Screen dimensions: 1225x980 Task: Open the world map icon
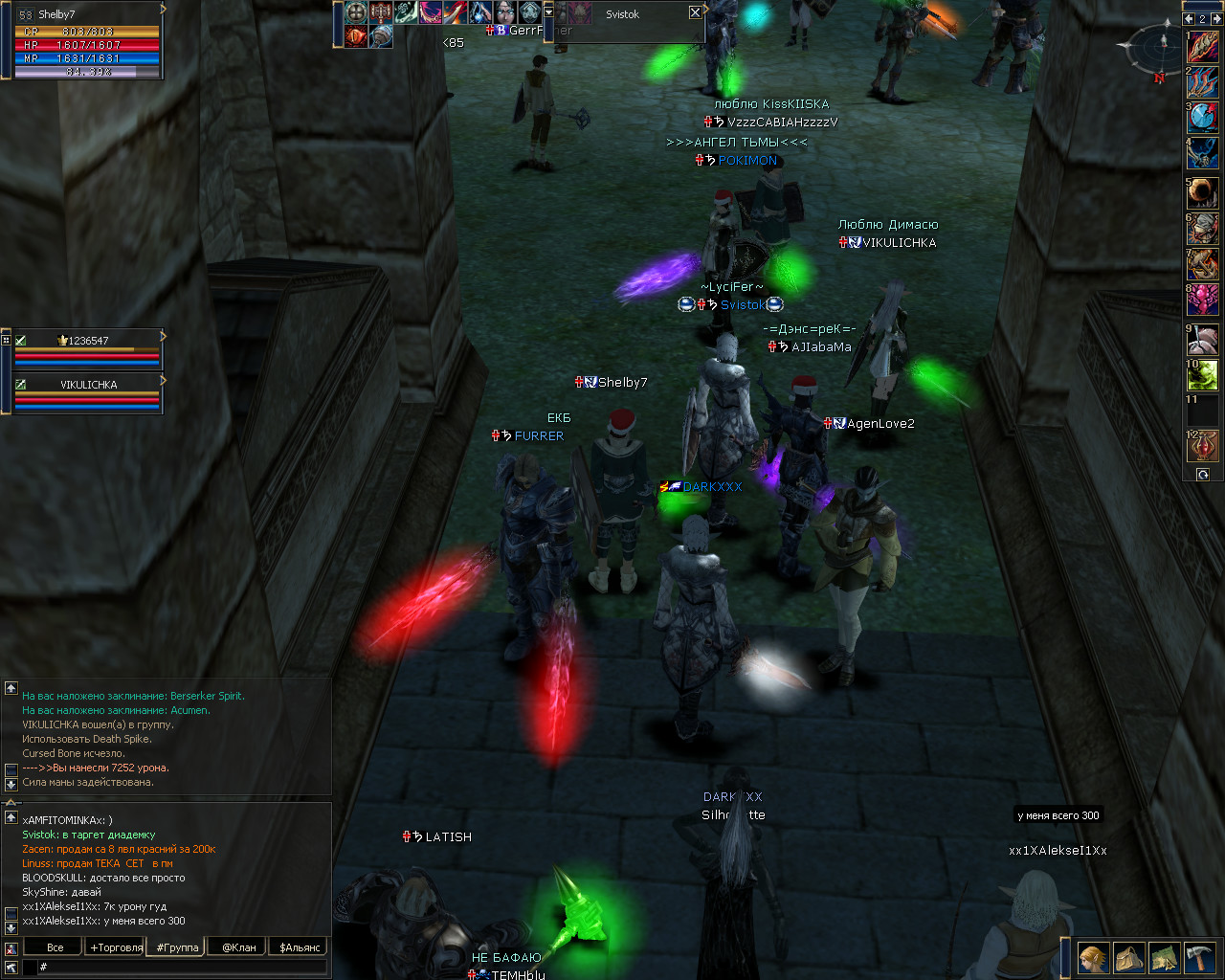tap(1164, 957)
